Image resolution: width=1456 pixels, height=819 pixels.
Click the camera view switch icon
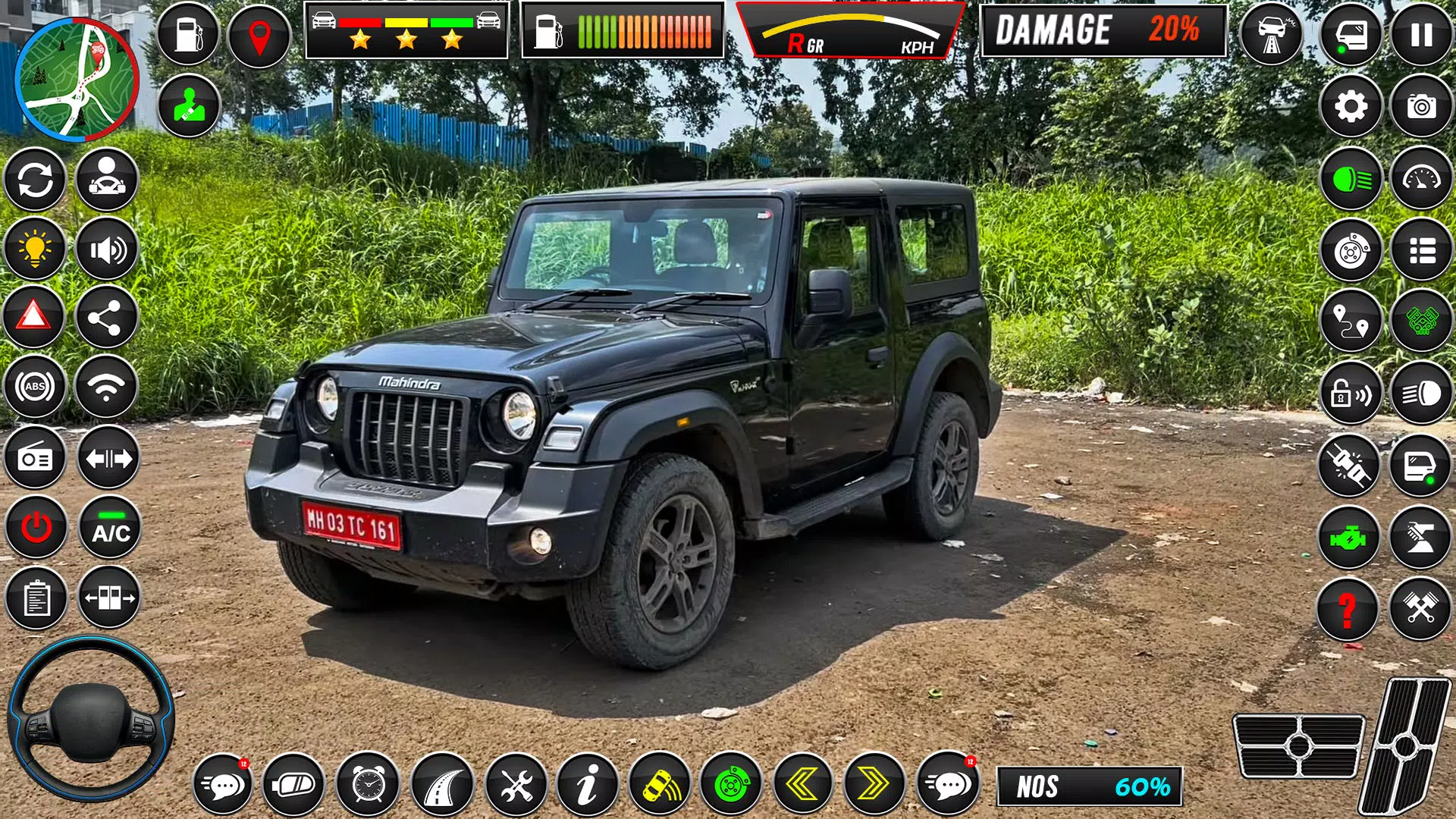tap(1422, 106)
